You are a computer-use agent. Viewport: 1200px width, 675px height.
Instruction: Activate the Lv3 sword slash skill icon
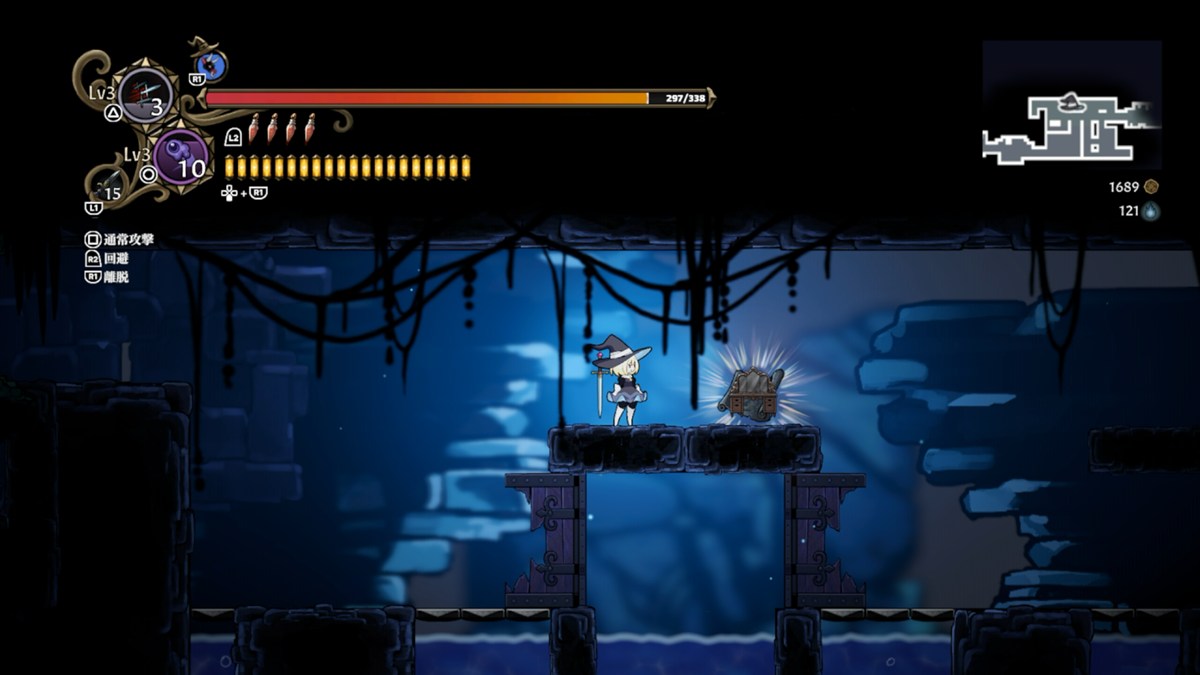point(146,95)
